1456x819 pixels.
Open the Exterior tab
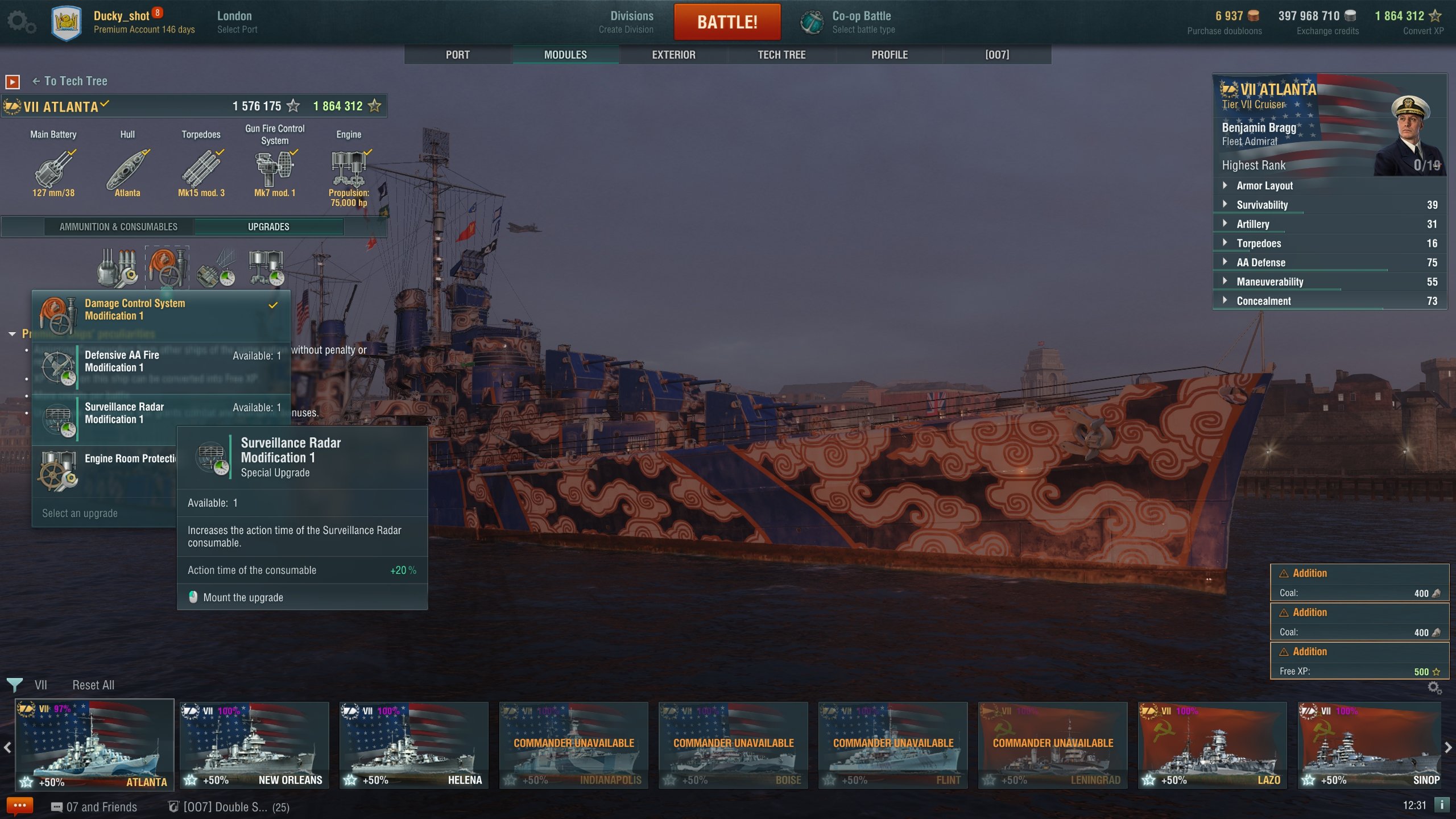(x=673, y=55)
